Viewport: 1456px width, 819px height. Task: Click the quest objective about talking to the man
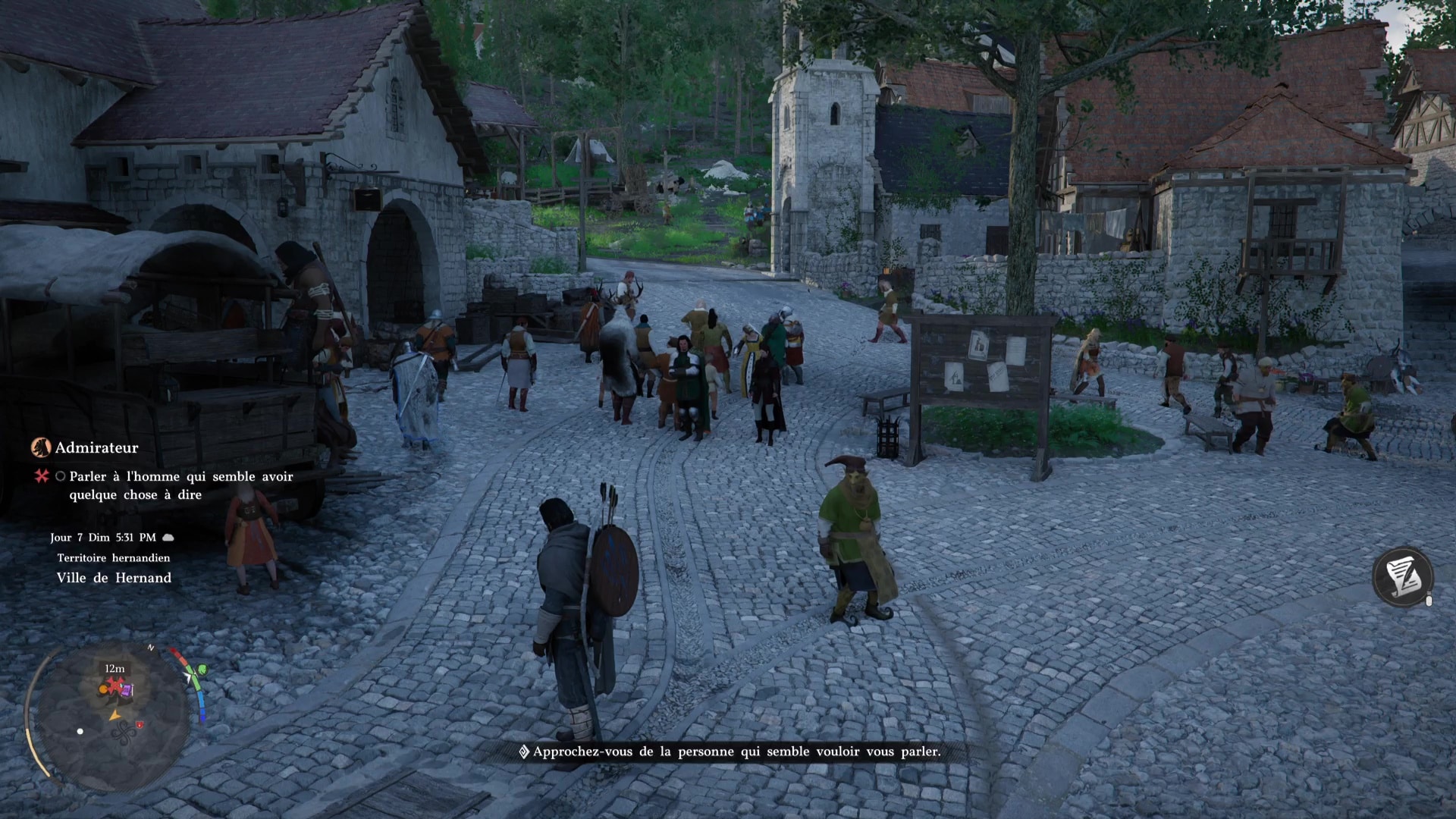click(x=180, y=485)
